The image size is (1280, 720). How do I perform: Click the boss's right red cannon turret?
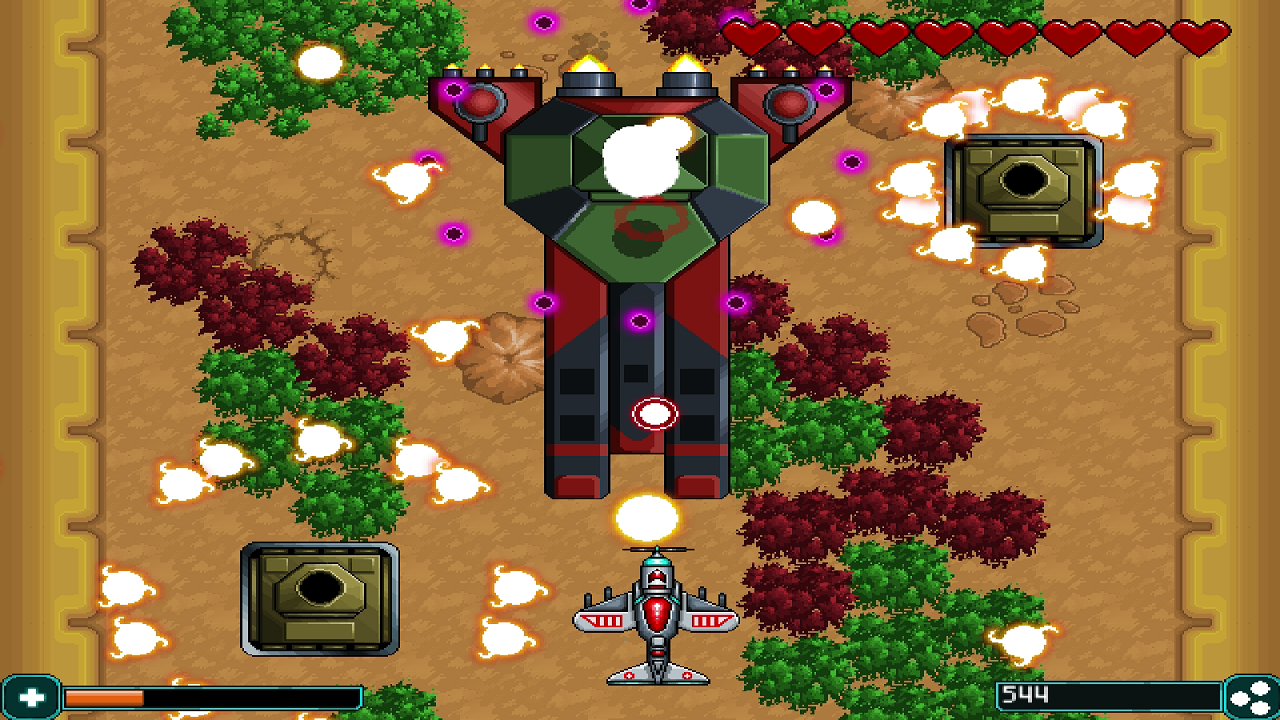pos(790,105)
